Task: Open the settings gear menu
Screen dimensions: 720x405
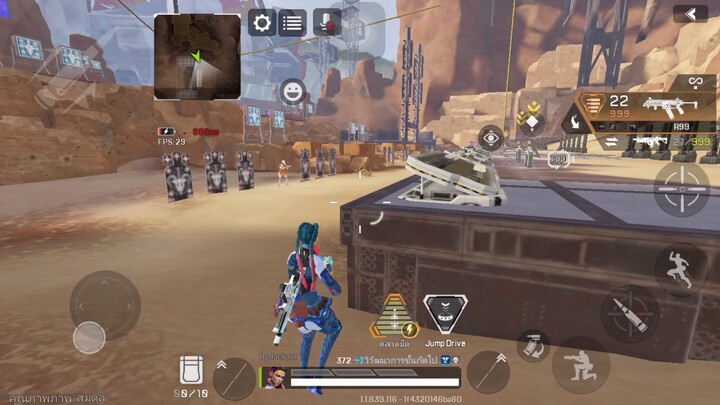Action: [262, 23]
